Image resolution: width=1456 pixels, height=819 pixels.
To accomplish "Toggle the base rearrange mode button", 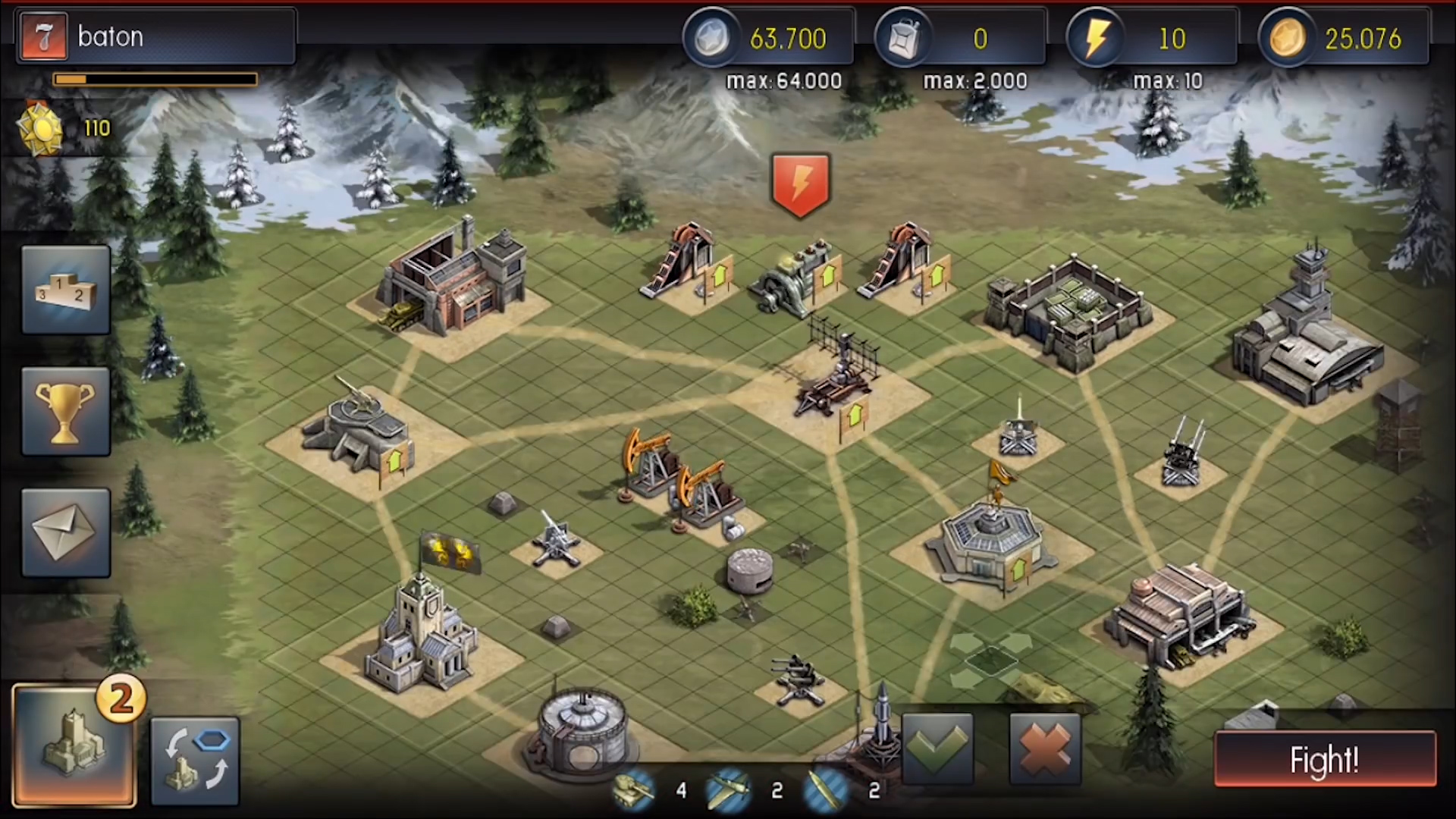I will pos(196,761).
